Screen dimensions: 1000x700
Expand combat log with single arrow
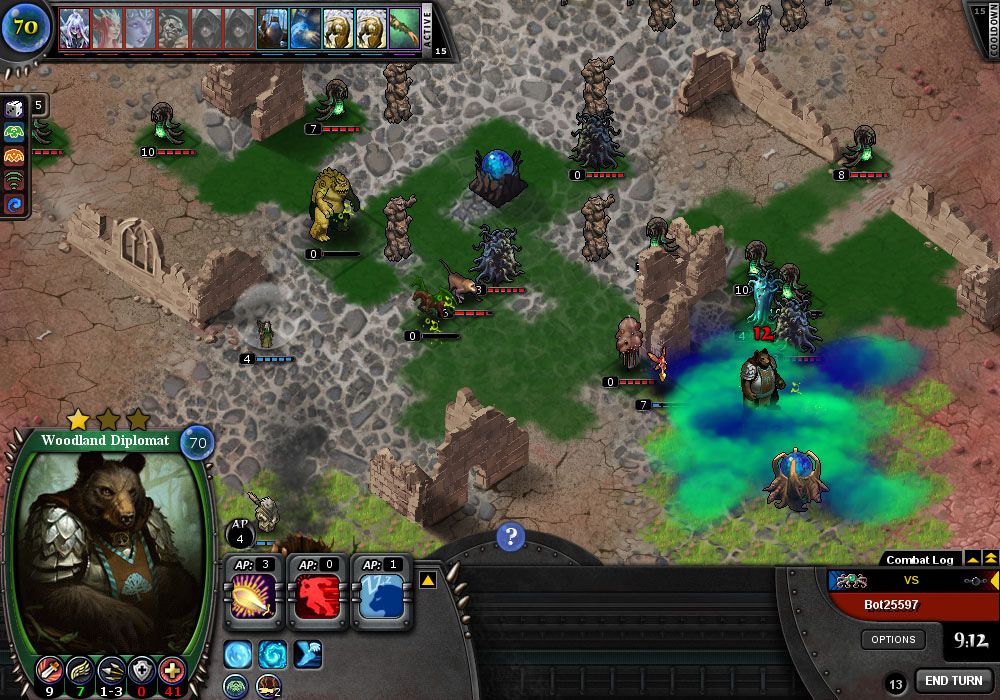pyautogui.click(x=973, y=558)
